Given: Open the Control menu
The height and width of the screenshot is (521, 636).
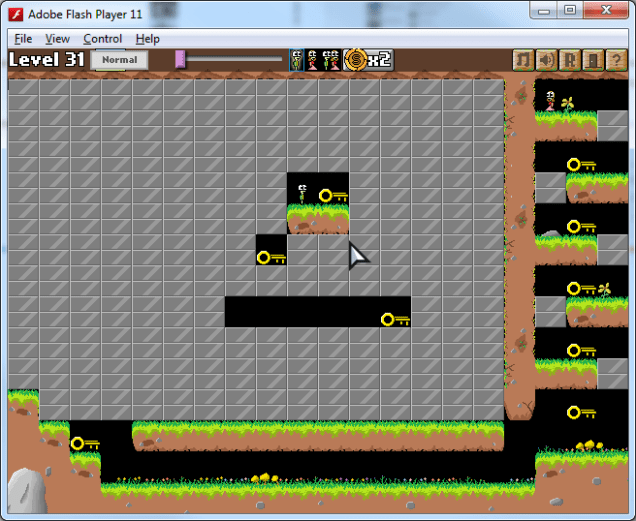Looking at the screenshot, I should (x=103, y=39).
